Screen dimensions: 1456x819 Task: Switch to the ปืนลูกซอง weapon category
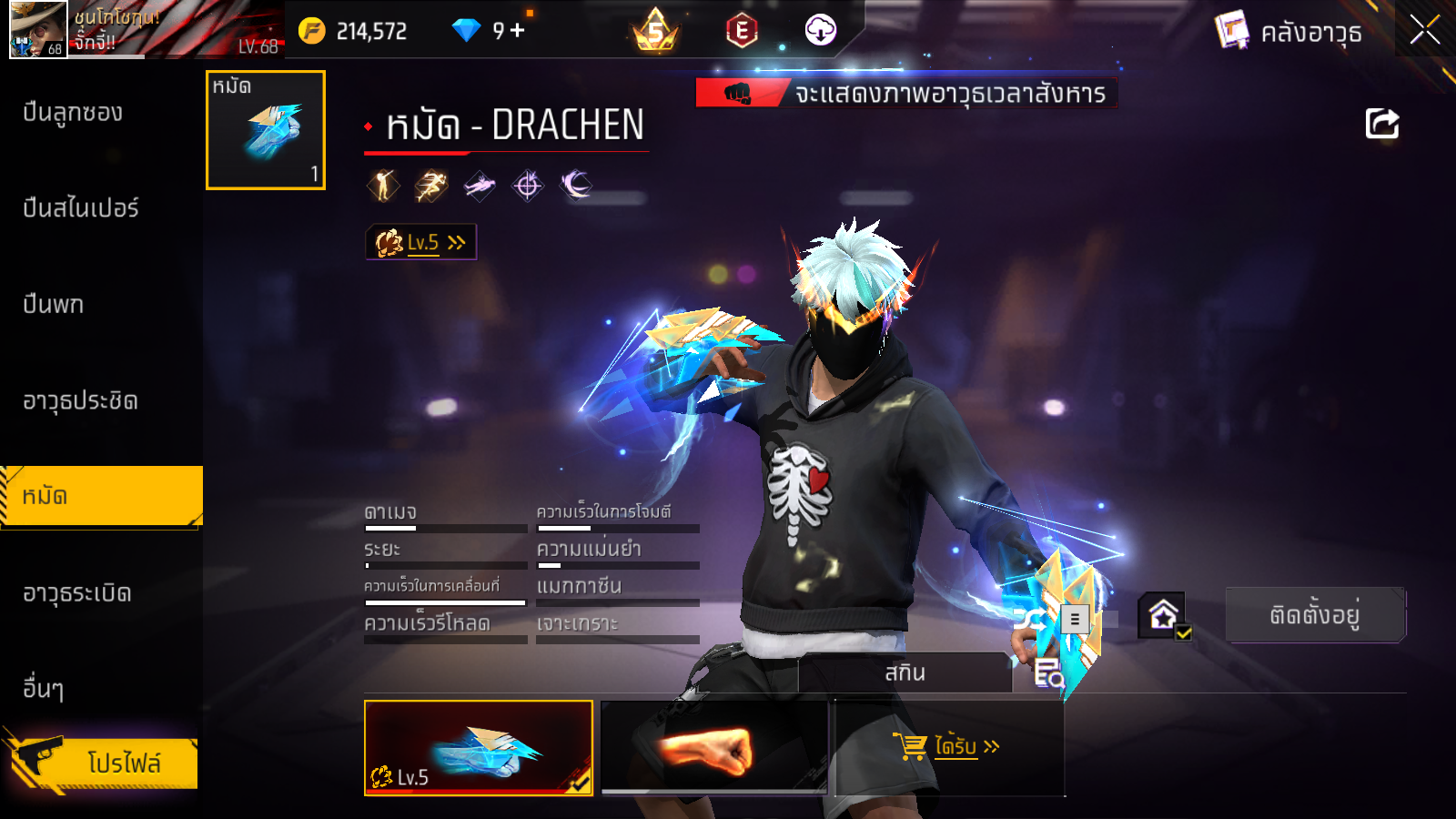(73, 113)
